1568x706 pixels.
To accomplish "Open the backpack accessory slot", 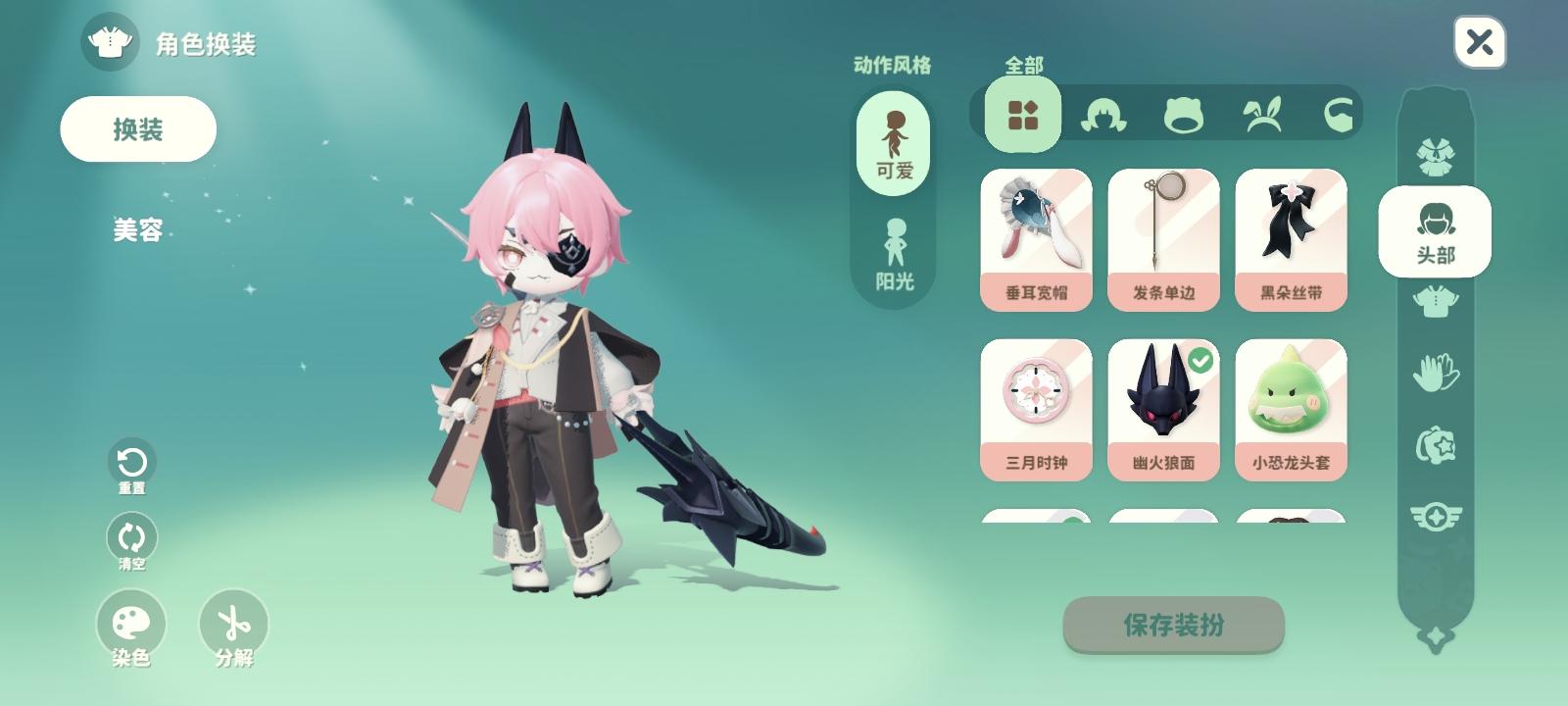I will (x=1435, y=444).
